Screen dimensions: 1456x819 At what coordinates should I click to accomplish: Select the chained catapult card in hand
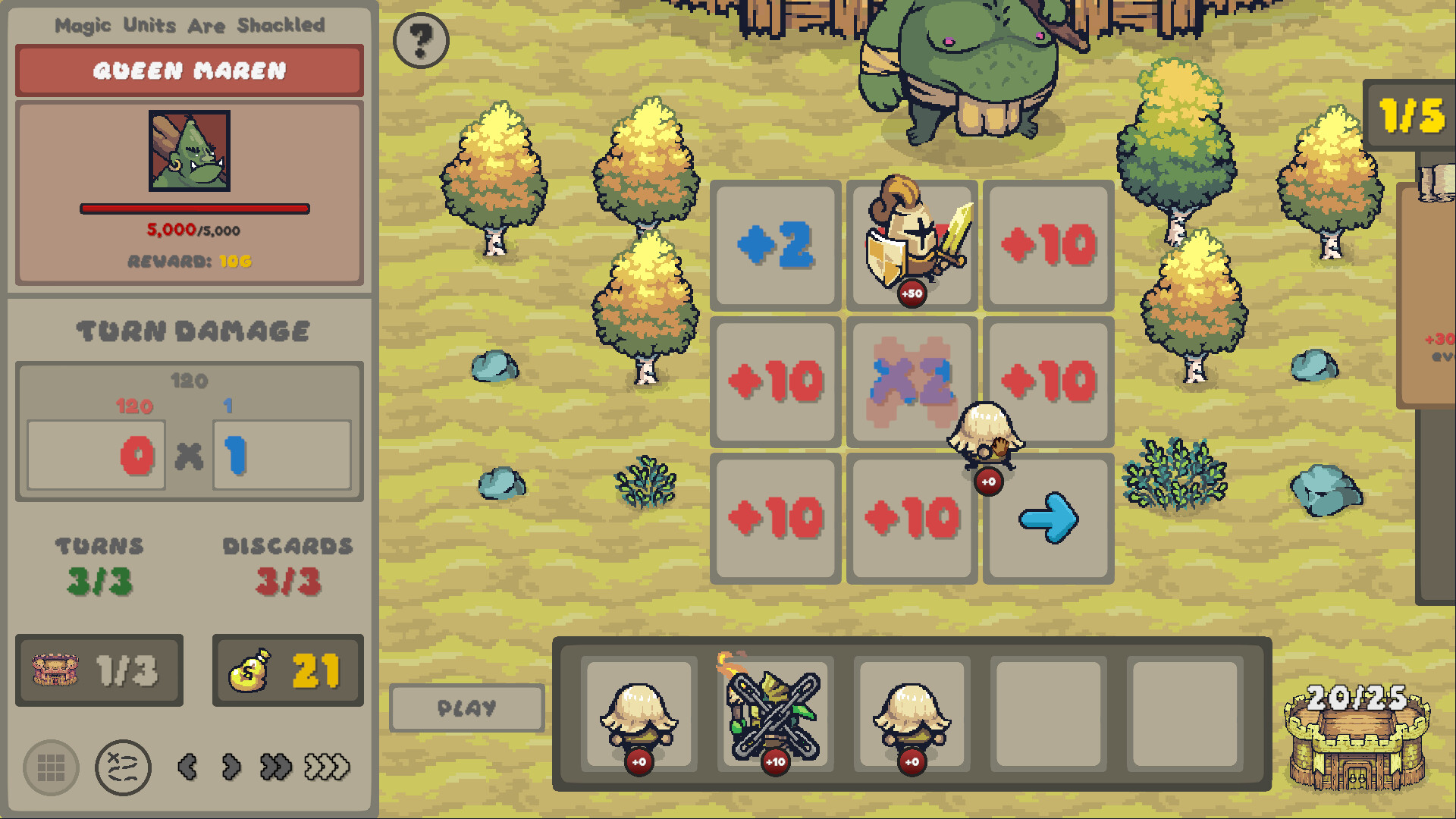tap(774, 713)
